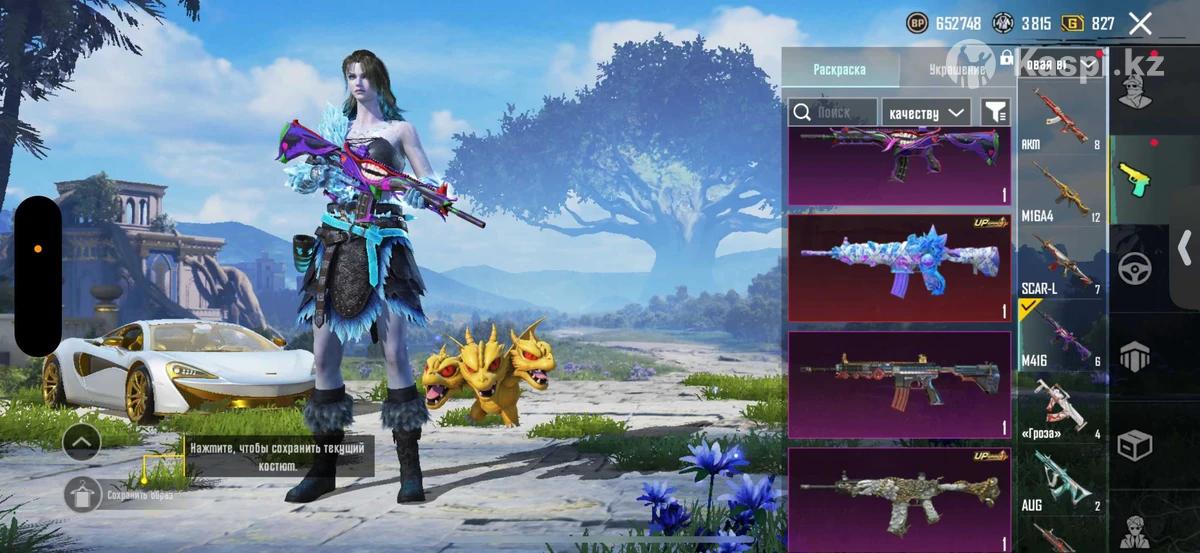Open the funnel filter options

(995, 113)
